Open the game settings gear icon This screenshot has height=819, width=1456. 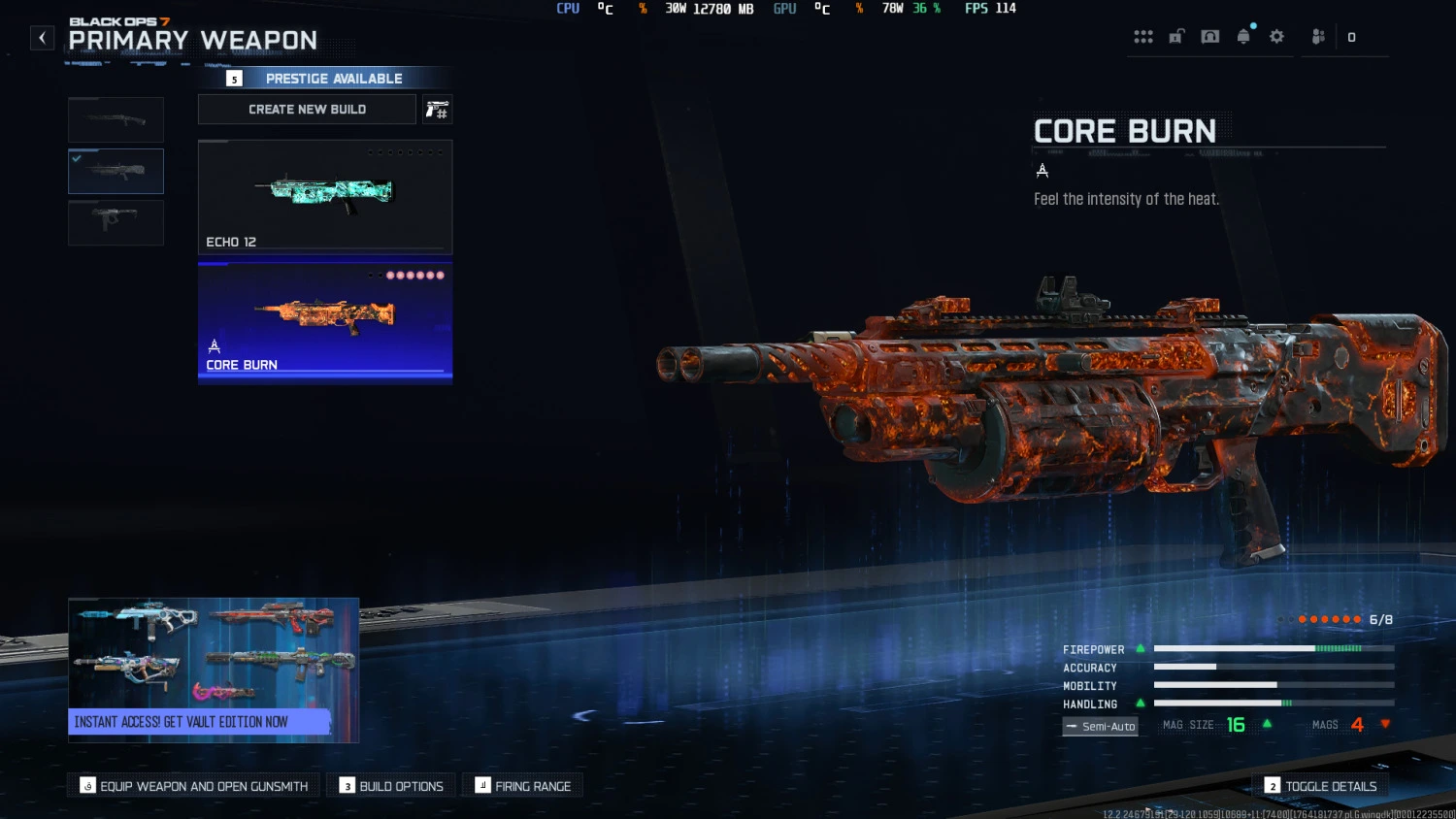point(1276,37)
